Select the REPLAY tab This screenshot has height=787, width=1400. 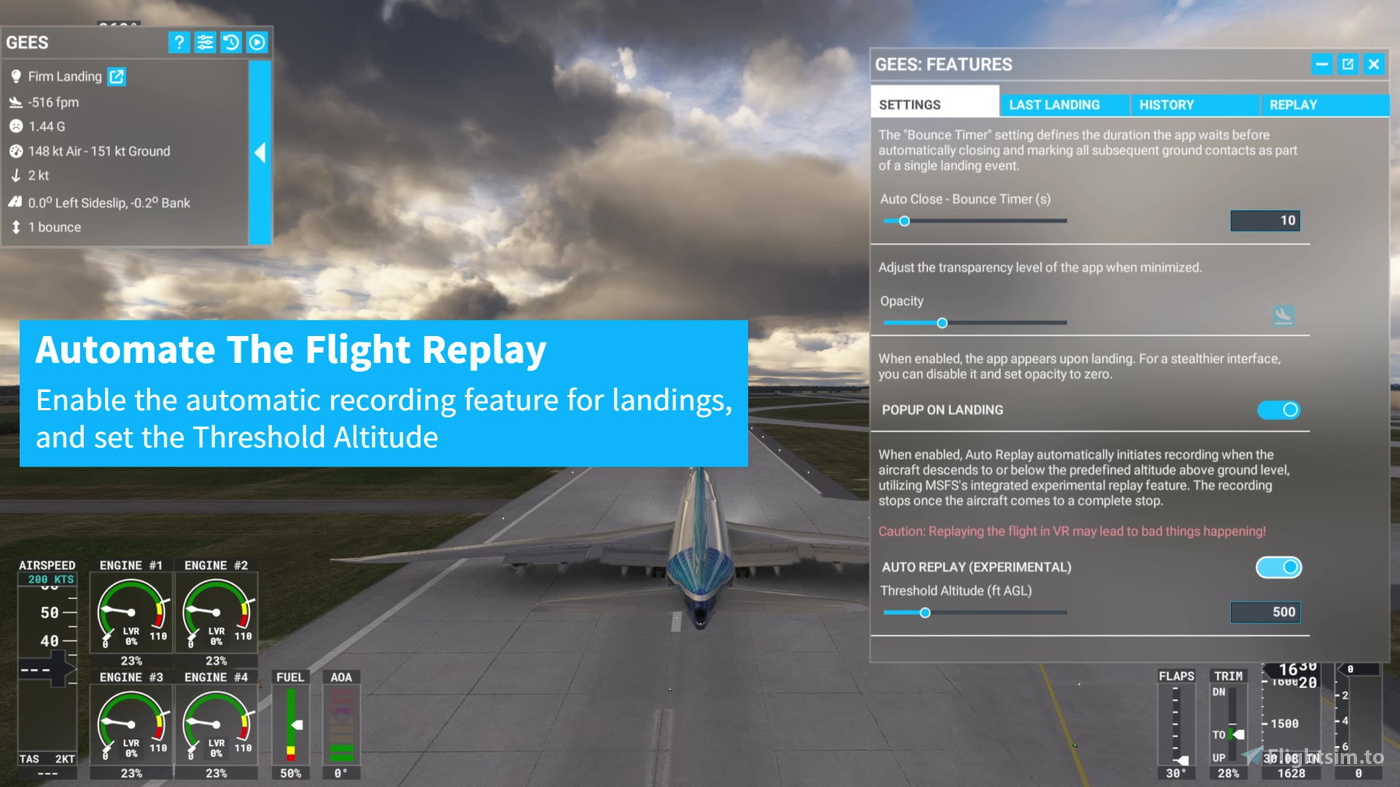pyautogui.click(x=1293, y=104)
